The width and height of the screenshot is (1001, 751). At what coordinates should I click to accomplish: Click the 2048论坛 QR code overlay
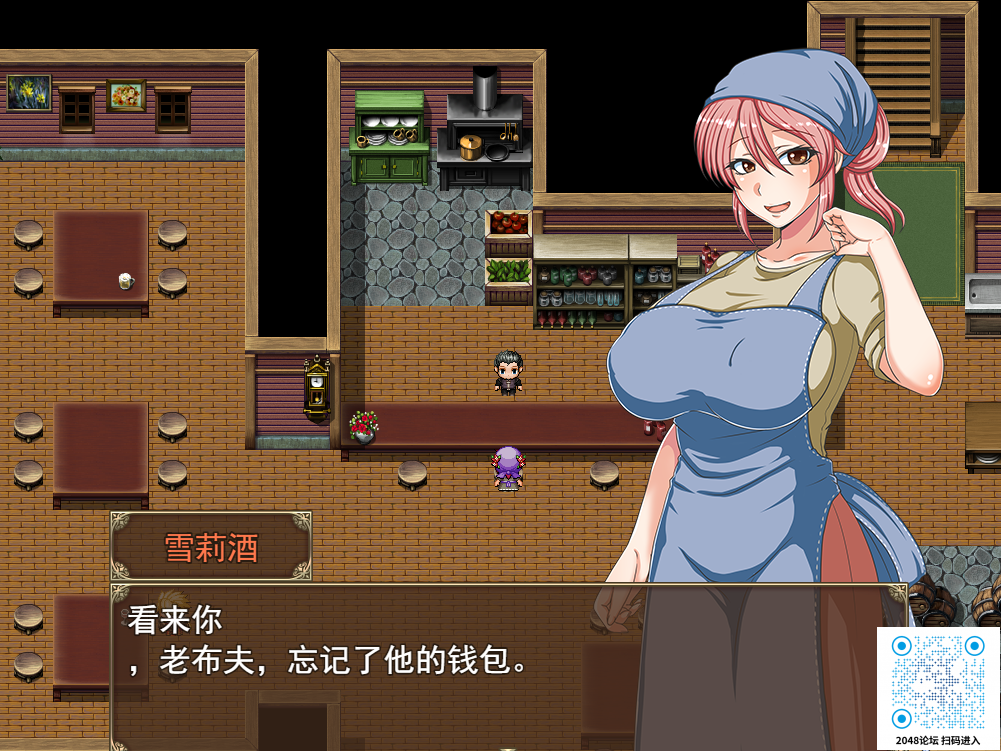pyautogui.click(x=938, y=682)
